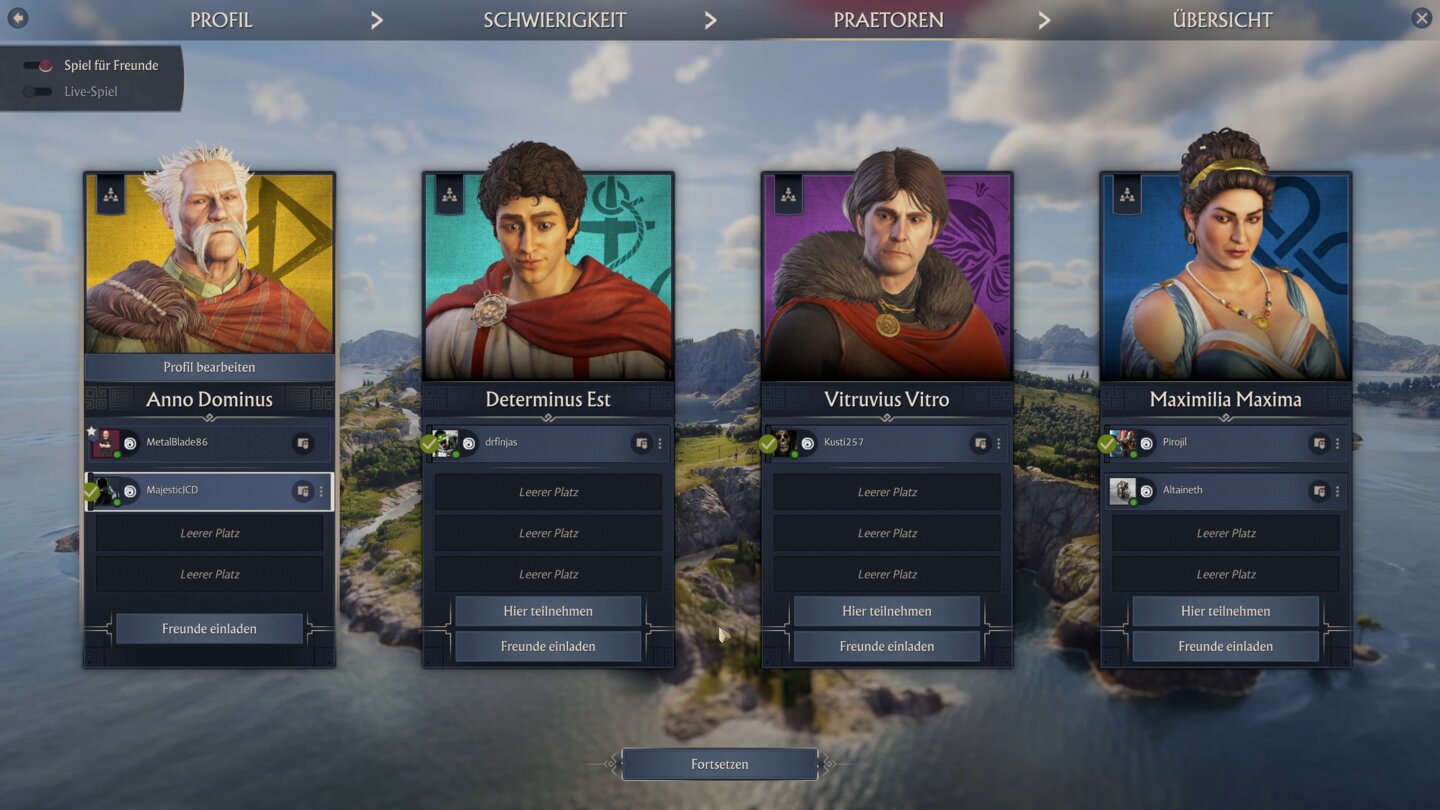The image size is (1440, 810).
Task: Join the Vitruvius Vitro team
Action: click(x=887, y=611)
